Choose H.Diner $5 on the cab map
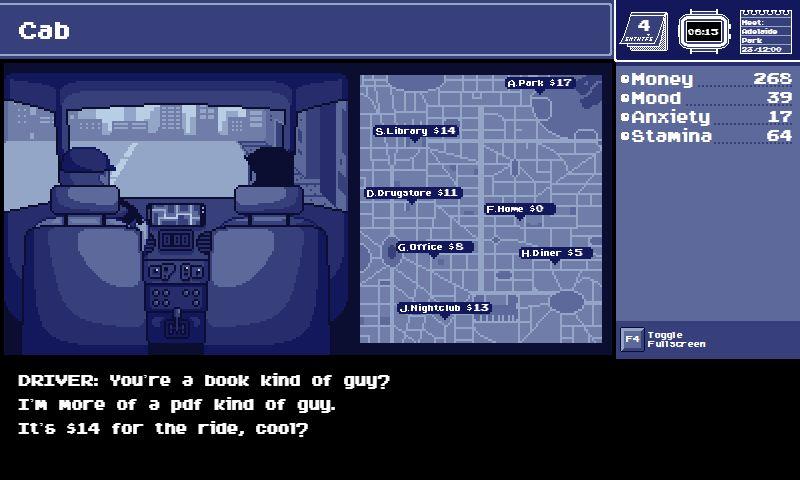800x480 pixels. tap(555, 253)
